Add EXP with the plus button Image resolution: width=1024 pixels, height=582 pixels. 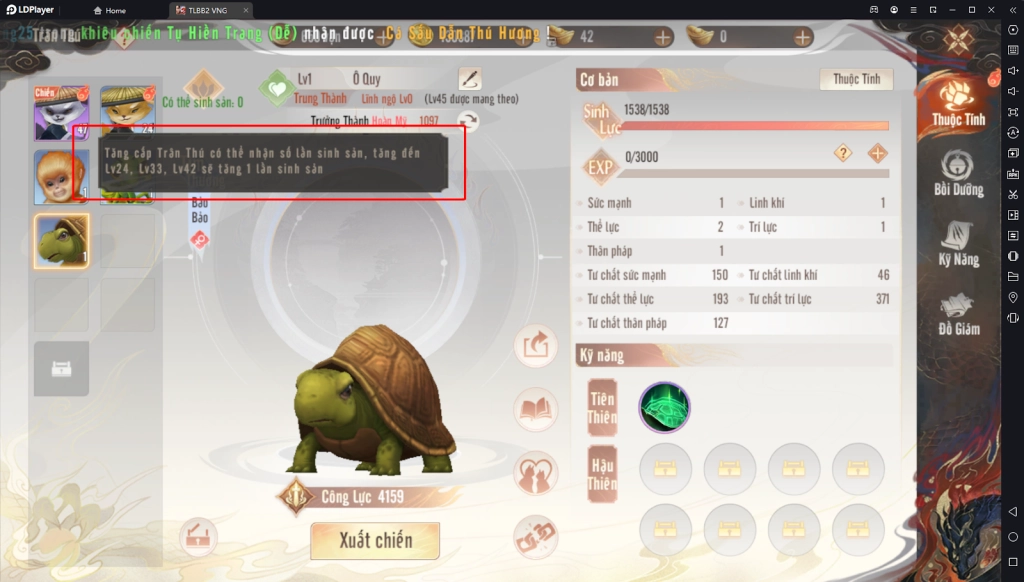pos(877,153)
